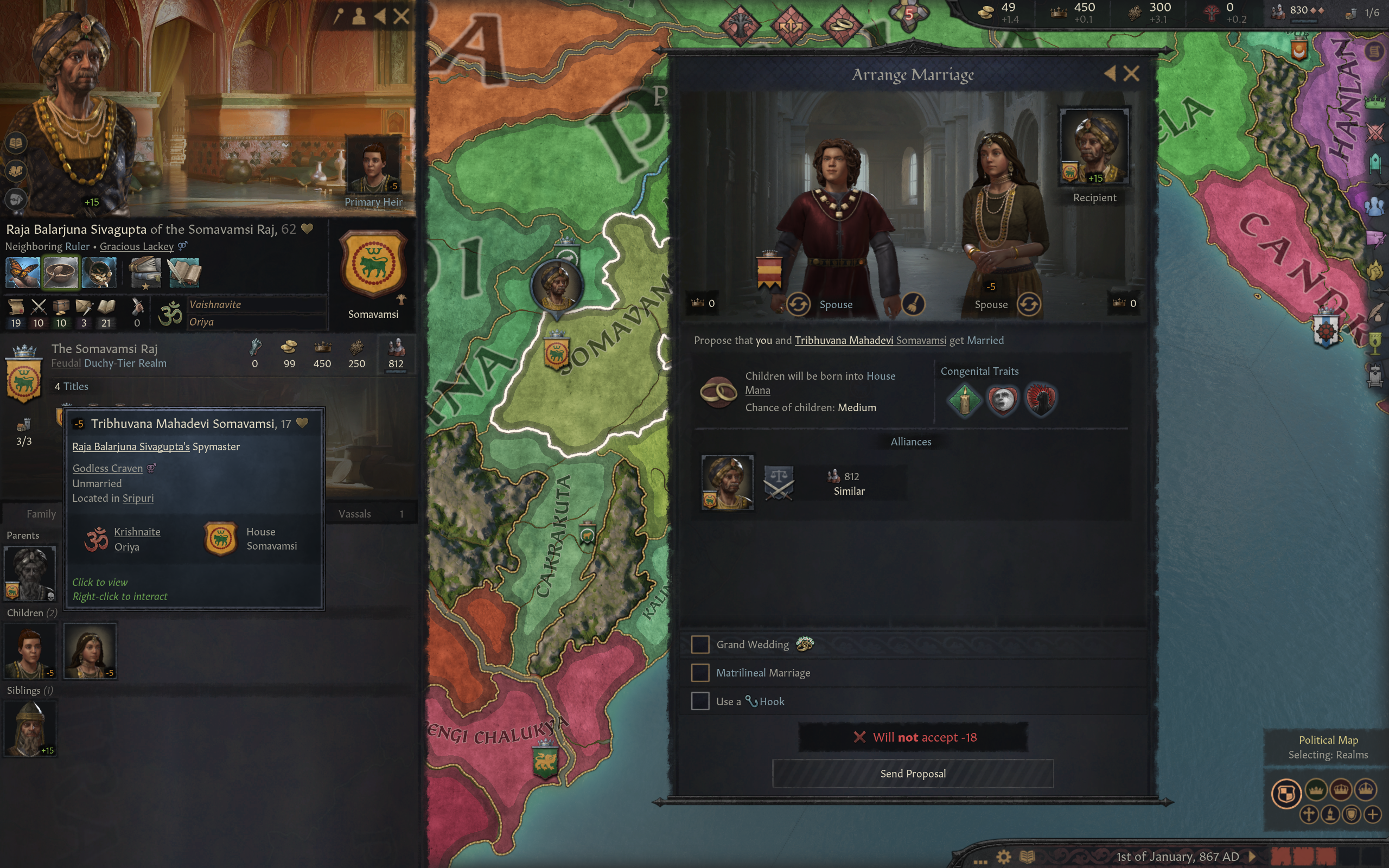Close the Arrange Marriage window
This screenshot has width=1389, height=868.
pos(1131,73)
